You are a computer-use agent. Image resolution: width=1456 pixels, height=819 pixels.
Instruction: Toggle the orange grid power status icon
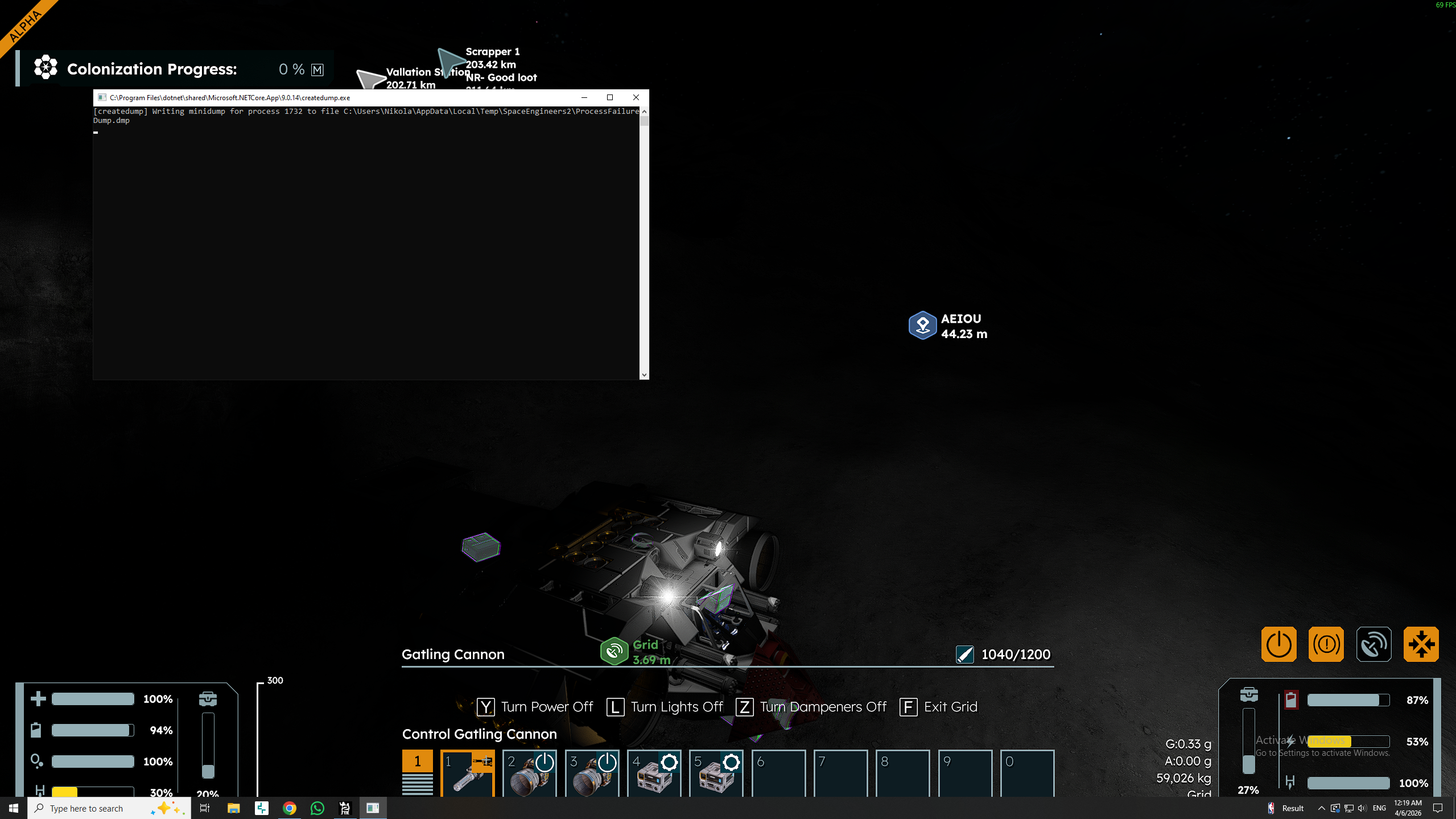pos(1278,644)
